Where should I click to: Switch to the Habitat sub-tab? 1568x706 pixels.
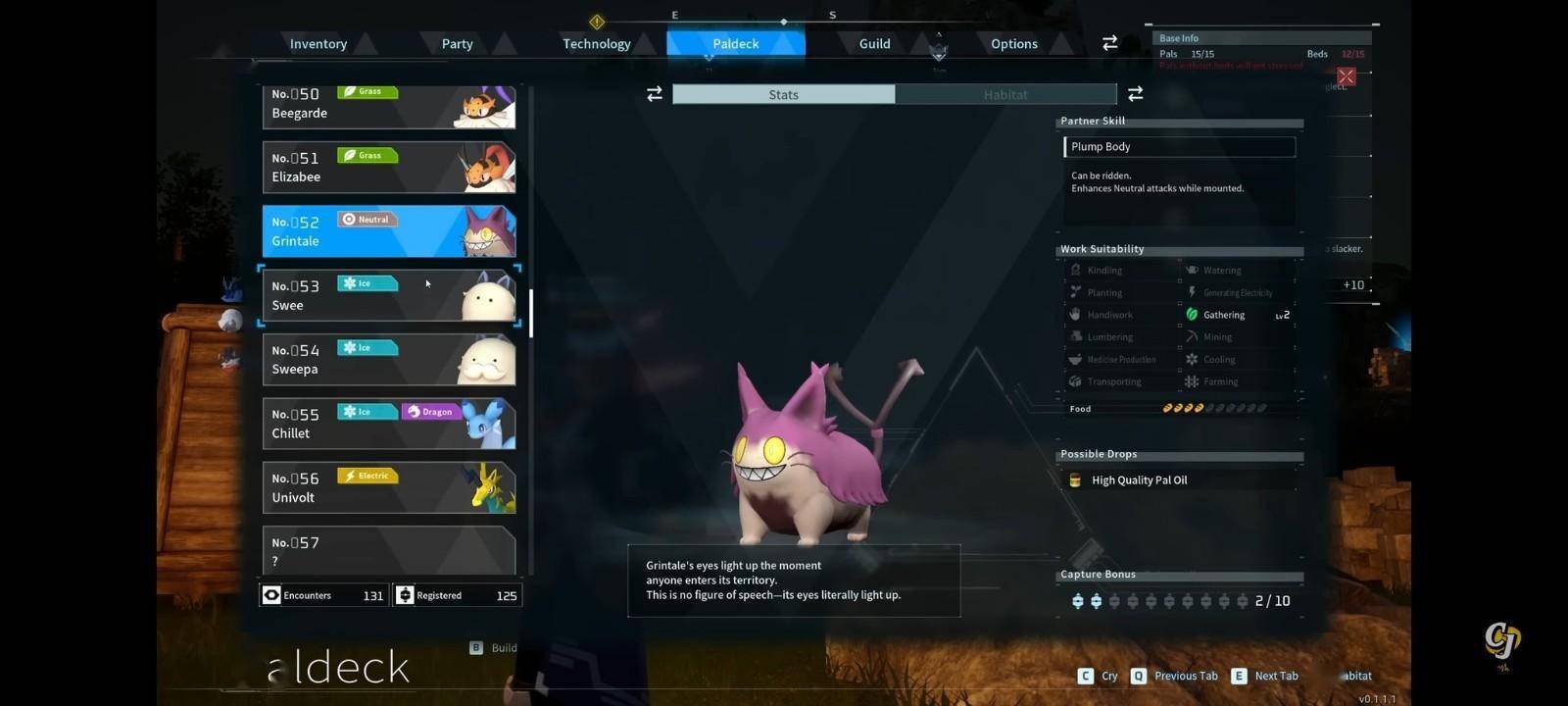tap(1005, 94)
